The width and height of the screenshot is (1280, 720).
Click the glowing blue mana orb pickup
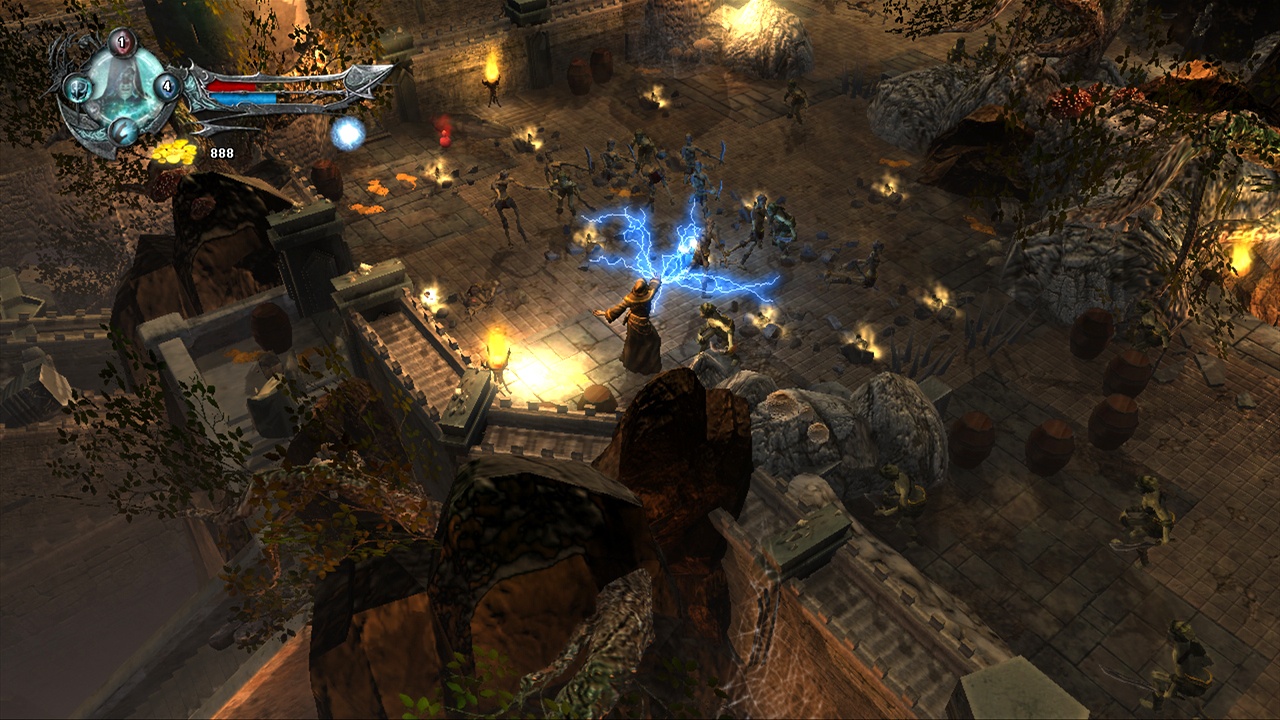[347, 134]
